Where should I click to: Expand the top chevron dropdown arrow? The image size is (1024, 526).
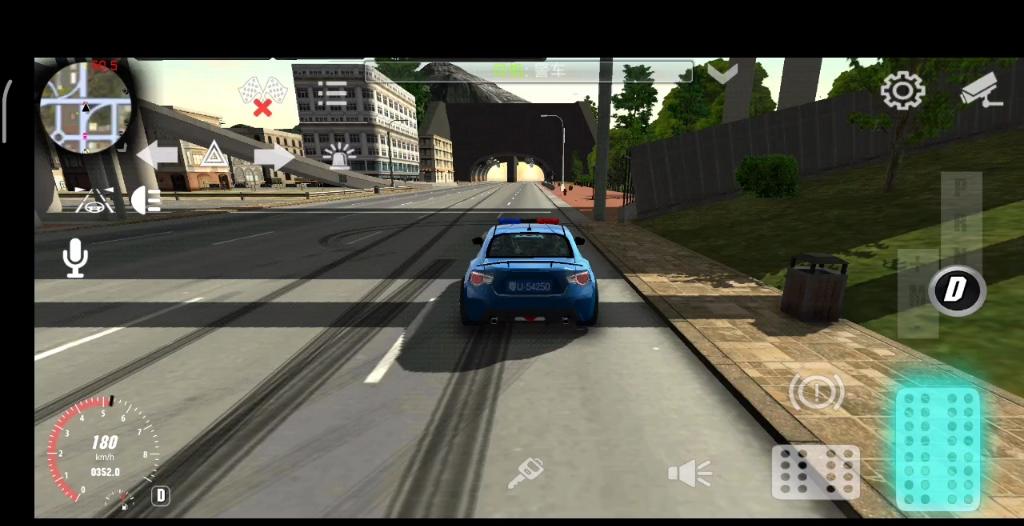[x=722, y=72]
